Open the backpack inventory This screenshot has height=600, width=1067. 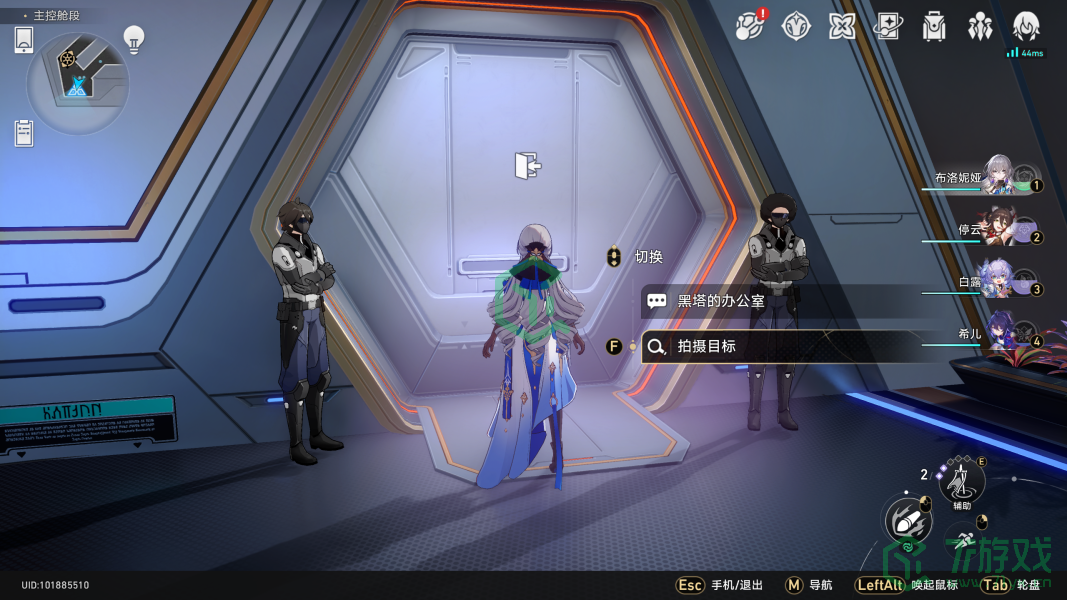pos(934,27)
